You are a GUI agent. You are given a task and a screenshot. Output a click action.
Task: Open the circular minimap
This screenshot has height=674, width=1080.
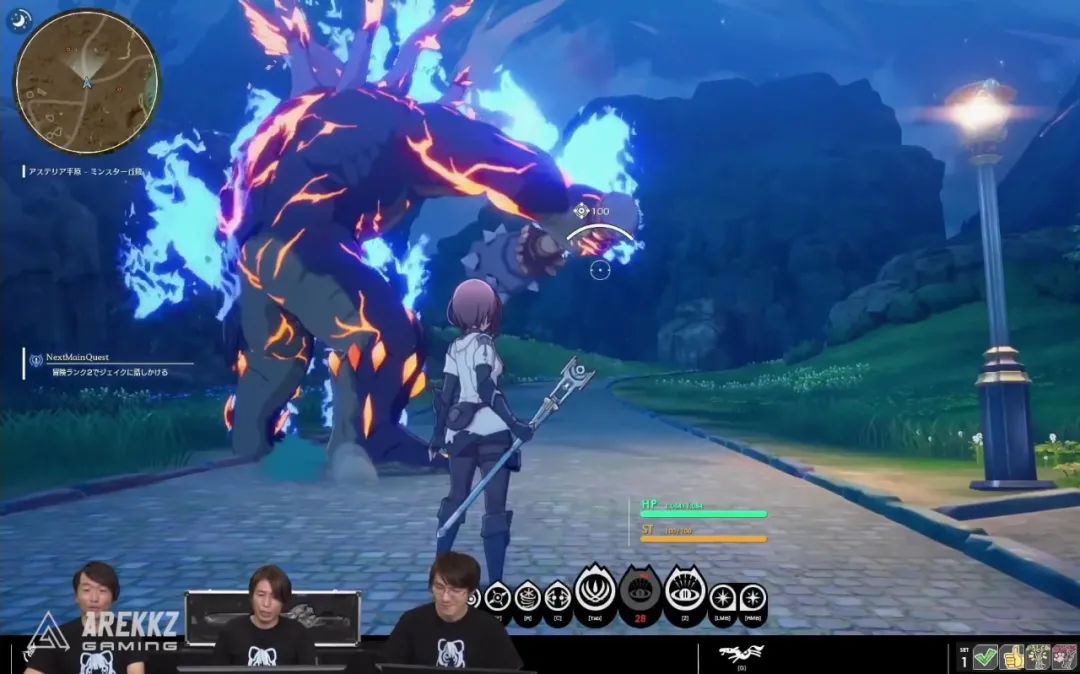pos(87,81)
